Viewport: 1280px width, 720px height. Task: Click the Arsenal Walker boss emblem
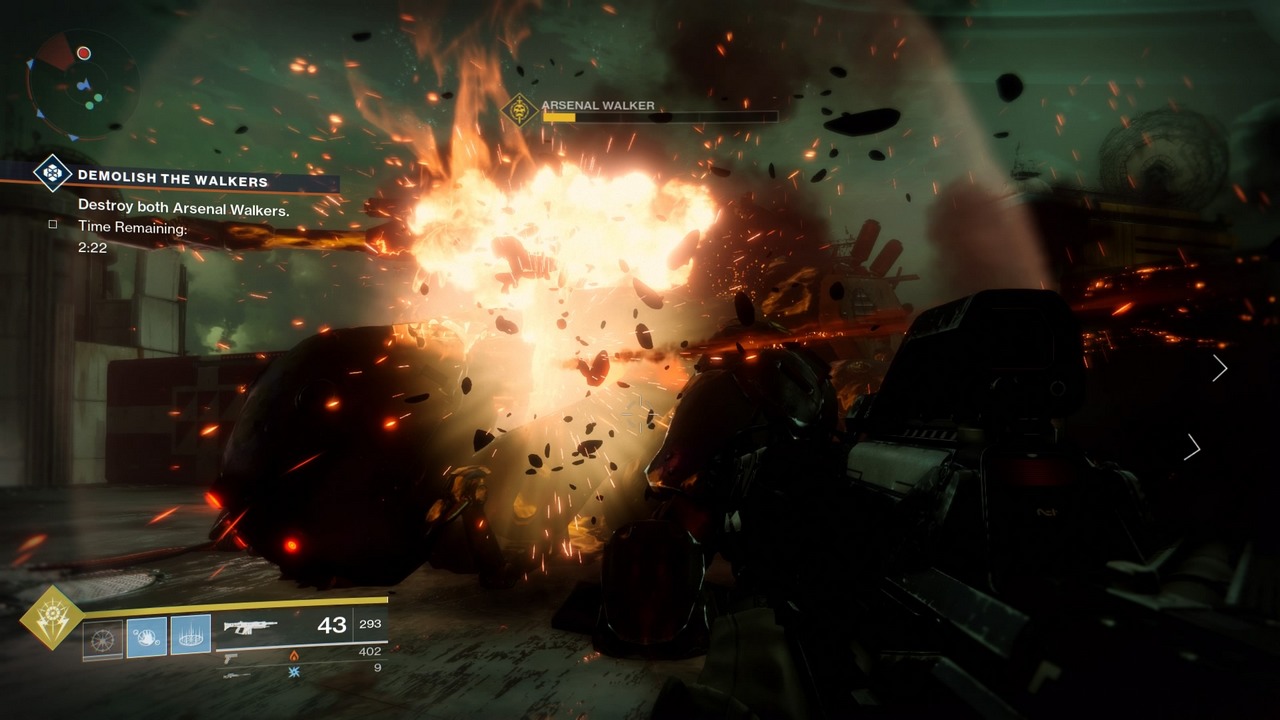(520, 110)
